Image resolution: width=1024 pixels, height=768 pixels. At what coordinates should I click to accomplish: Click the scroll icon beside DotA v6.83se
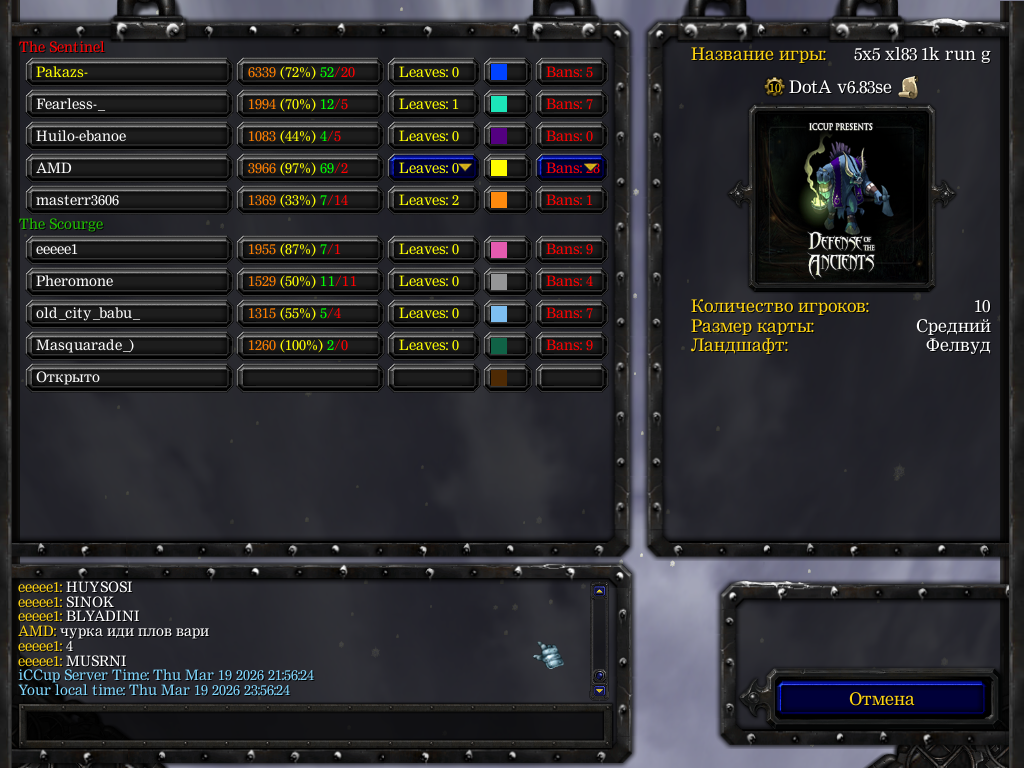click(908, 87)
